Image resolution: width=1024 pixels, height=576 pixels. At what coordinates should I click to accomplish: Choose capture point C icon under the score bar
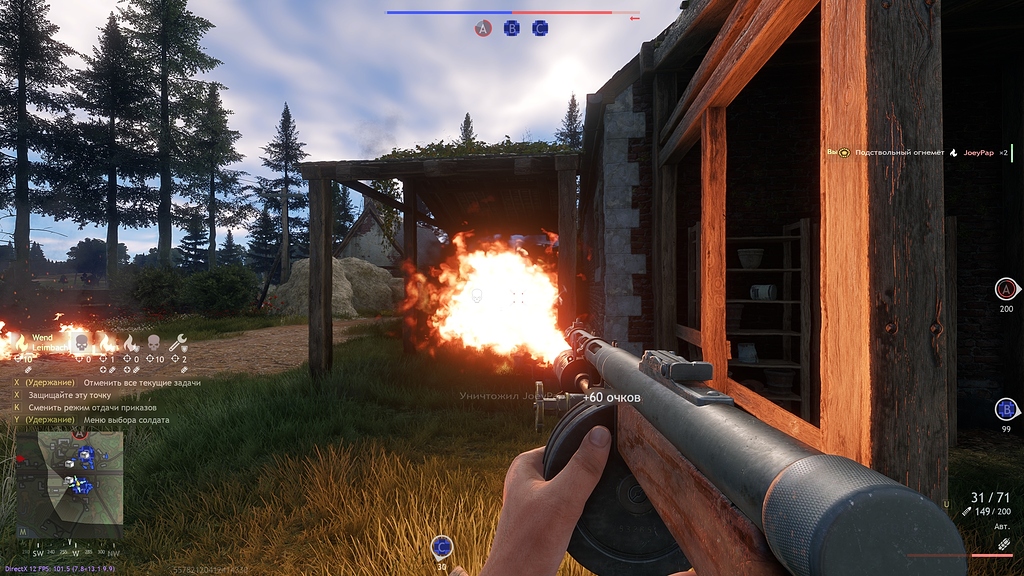point(540,29)
